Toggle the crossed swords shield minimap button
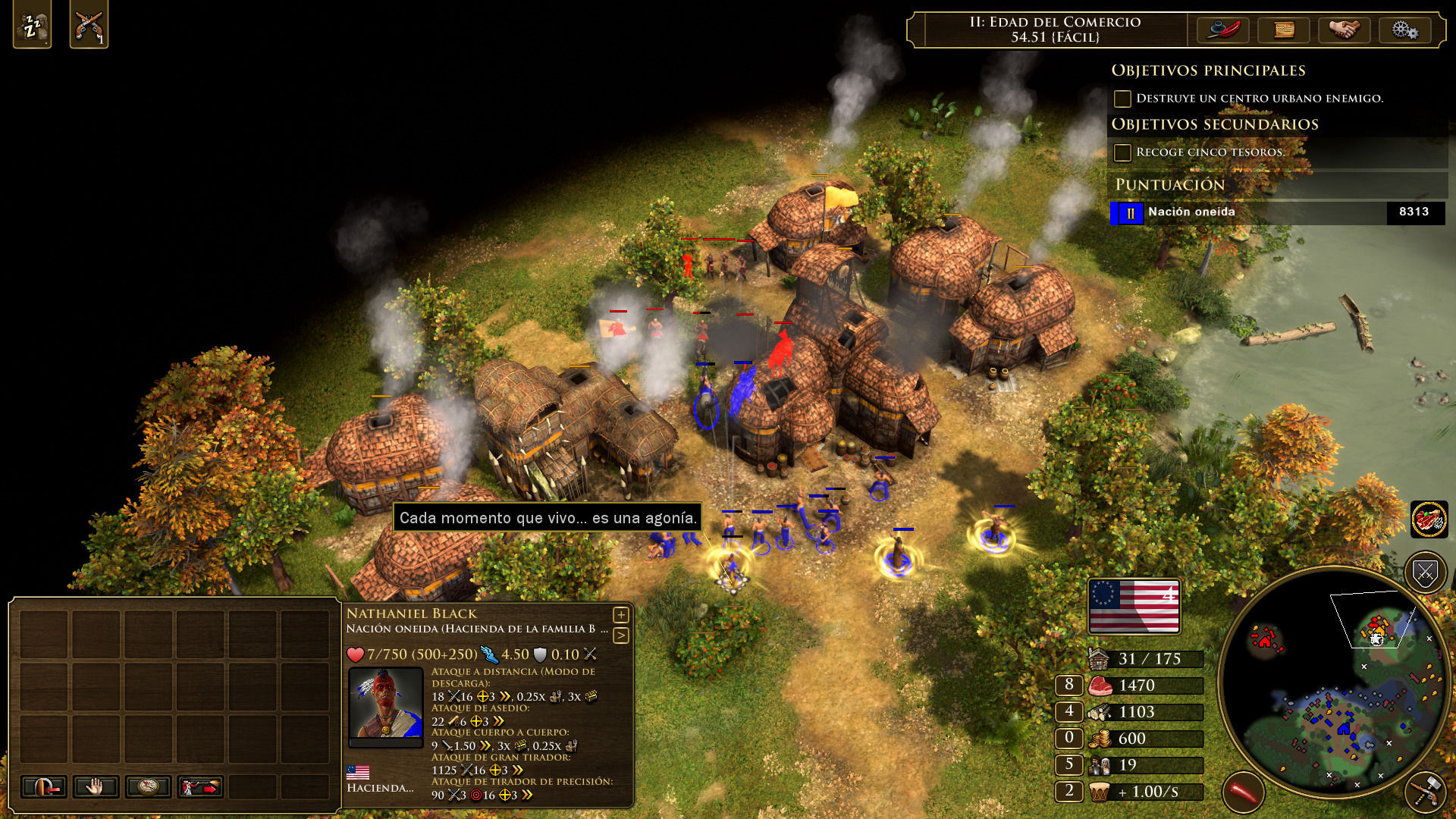The image size is (1456, 819). [x=1425, y=573]
